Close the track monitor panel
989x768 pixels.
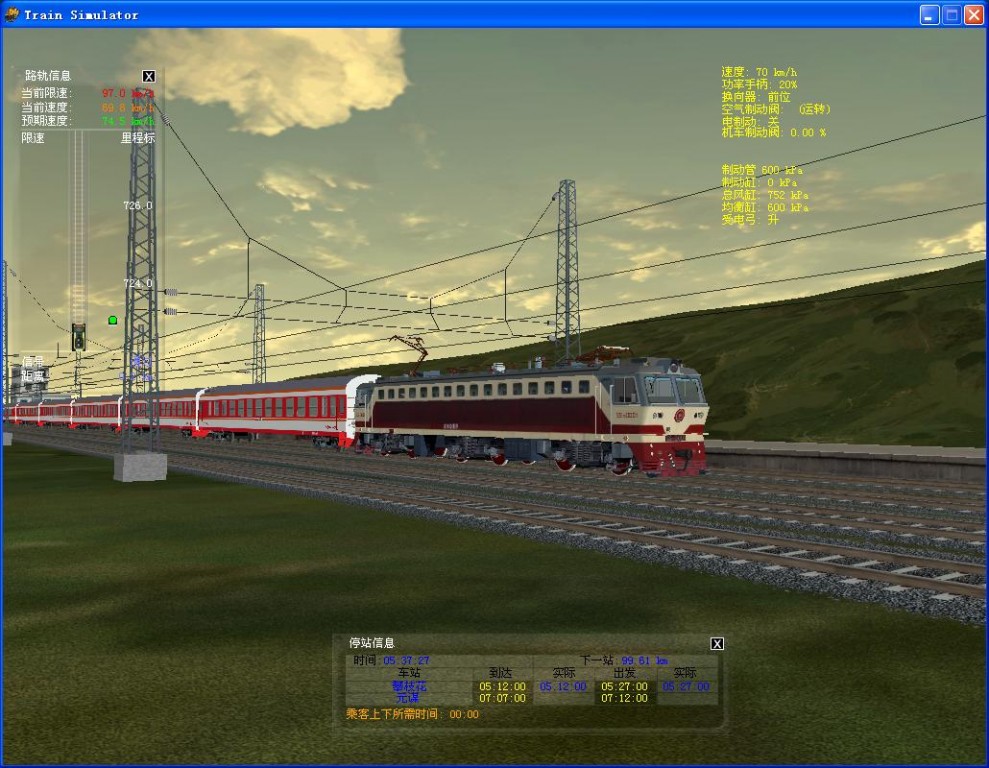149,76
